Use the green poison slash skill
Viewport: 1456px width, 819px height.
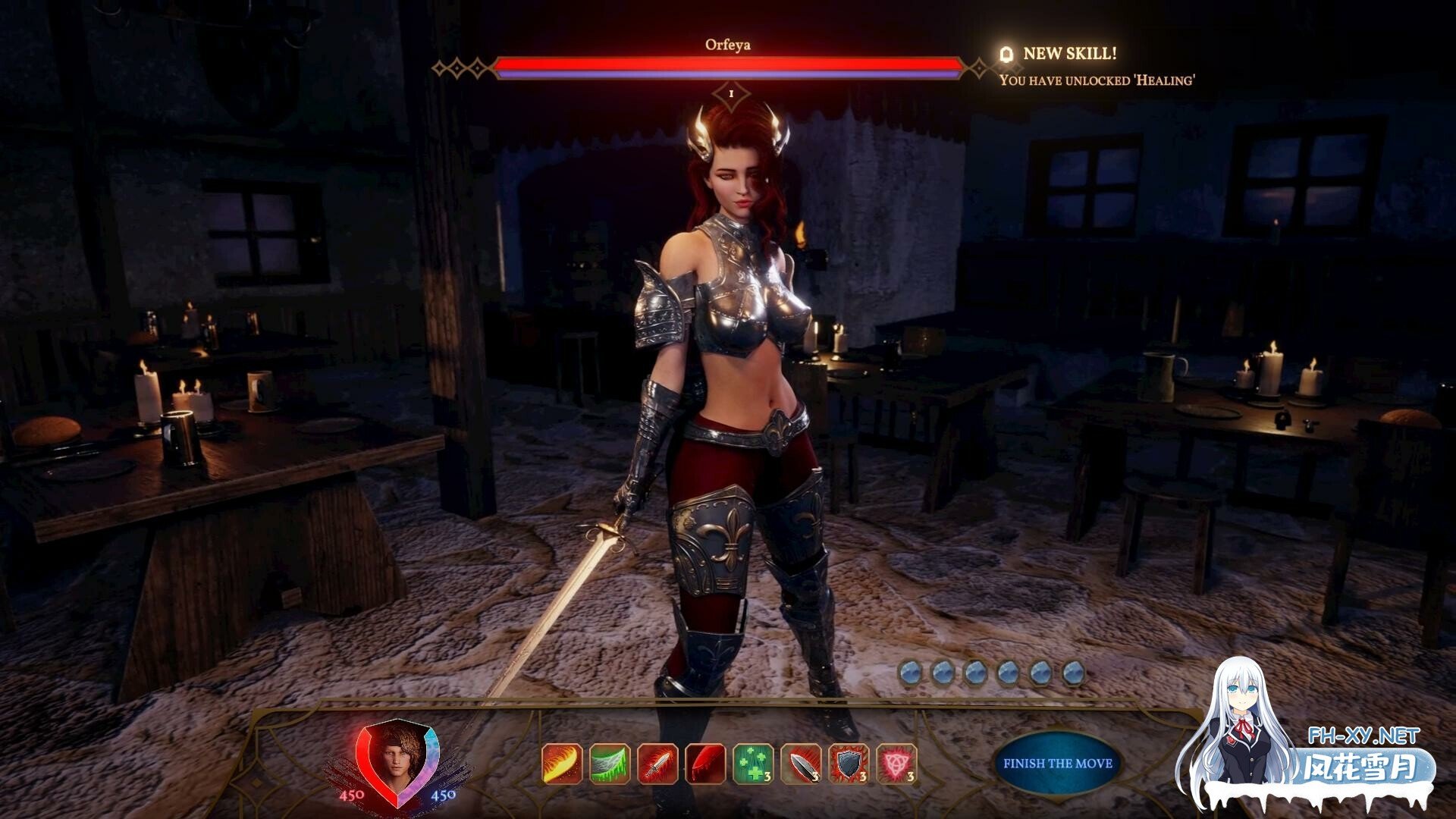coord(610,764)
